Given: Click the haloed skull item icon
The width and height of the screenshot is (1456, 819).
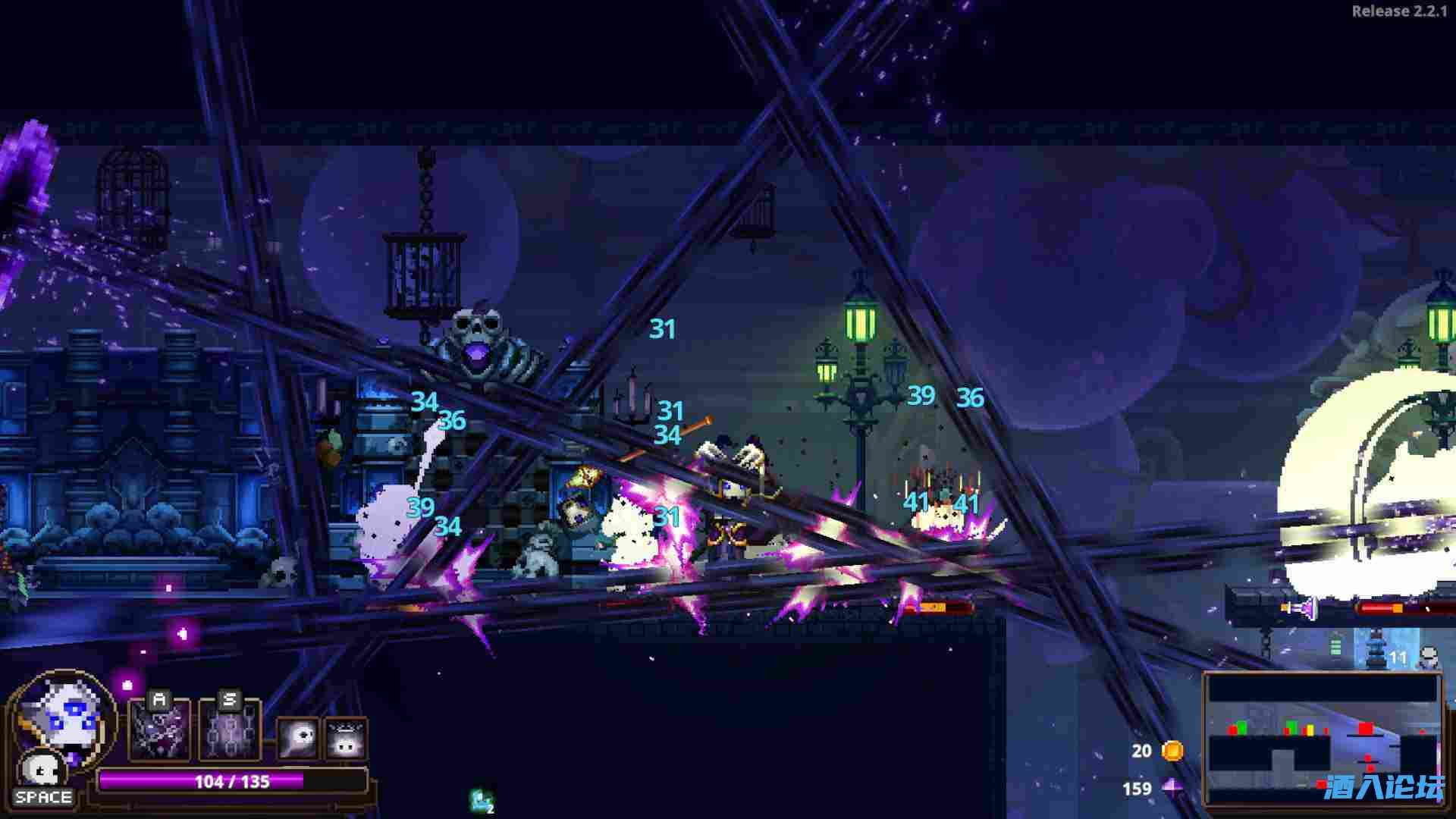Looking at the screenshot, I should coord(347,739).
